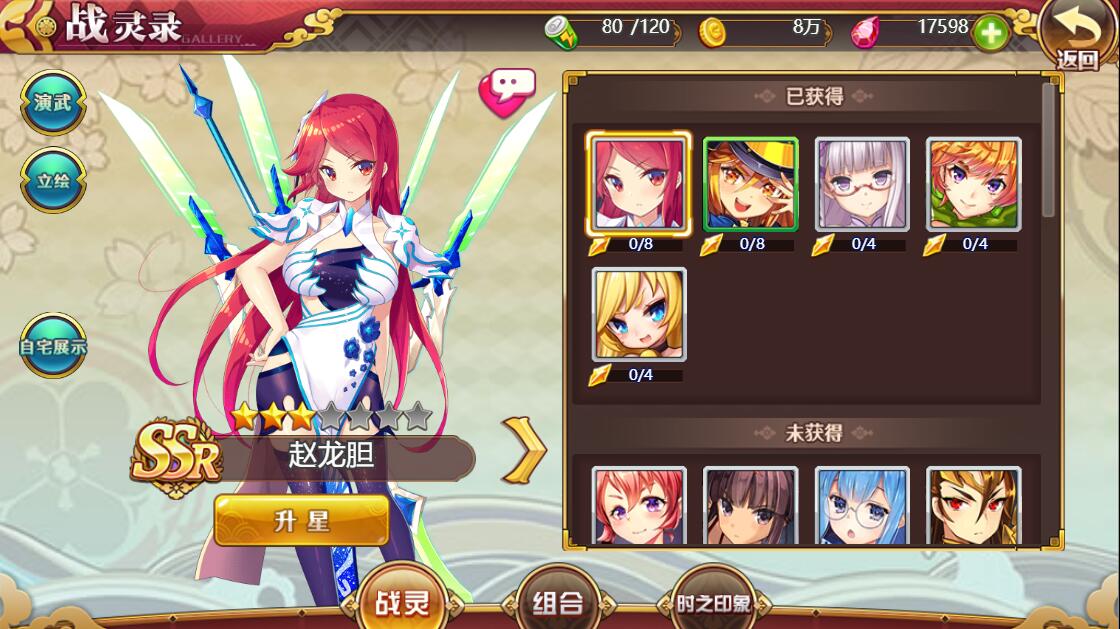Image resolution: width=1120 pixels, height=629 pixels.
Task: Select the red-haired 赵龙胆 portrait
Action: (x=639, y=184)
